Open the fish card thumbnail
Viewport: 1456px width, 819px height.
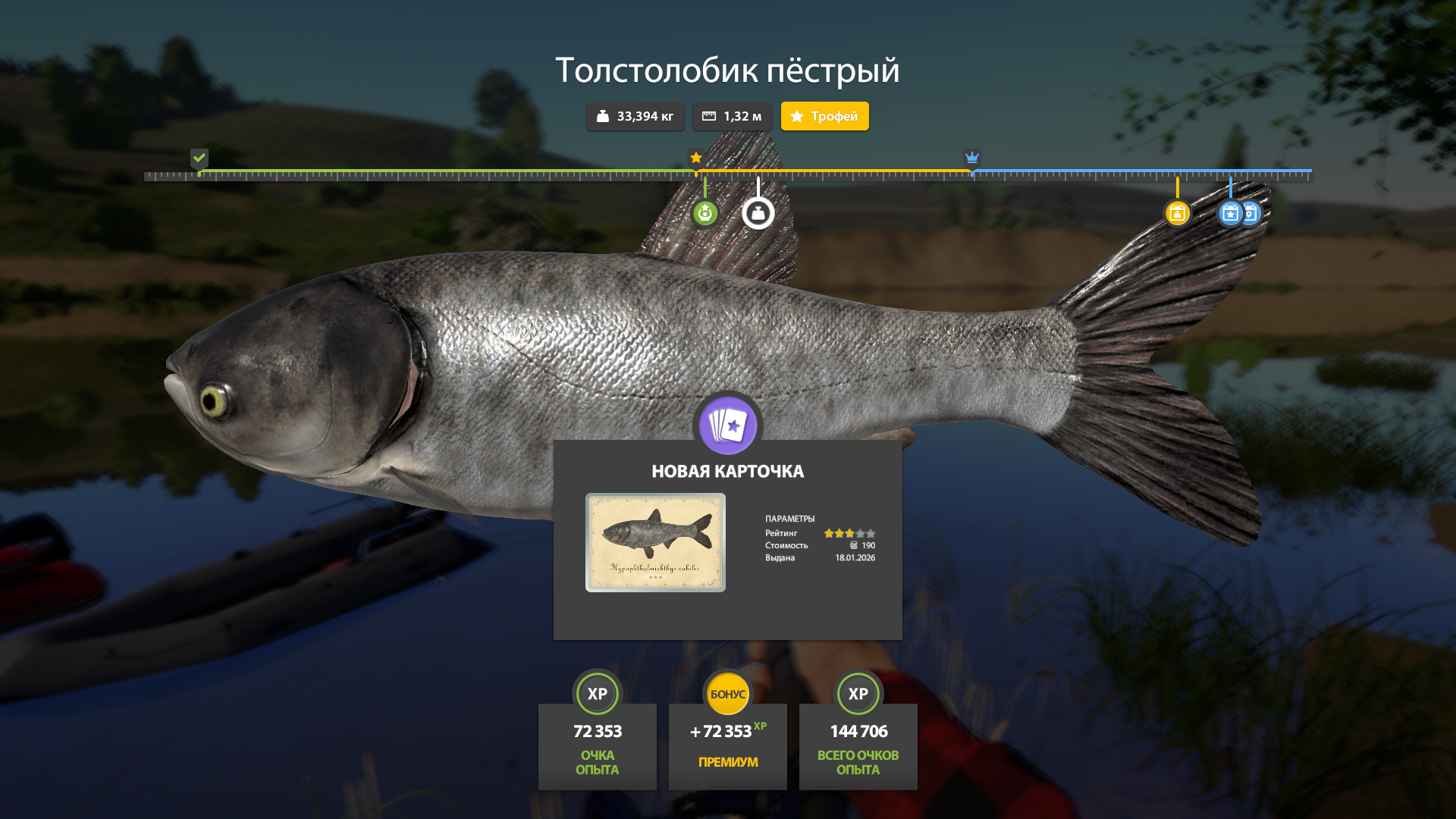coord(655,542)
